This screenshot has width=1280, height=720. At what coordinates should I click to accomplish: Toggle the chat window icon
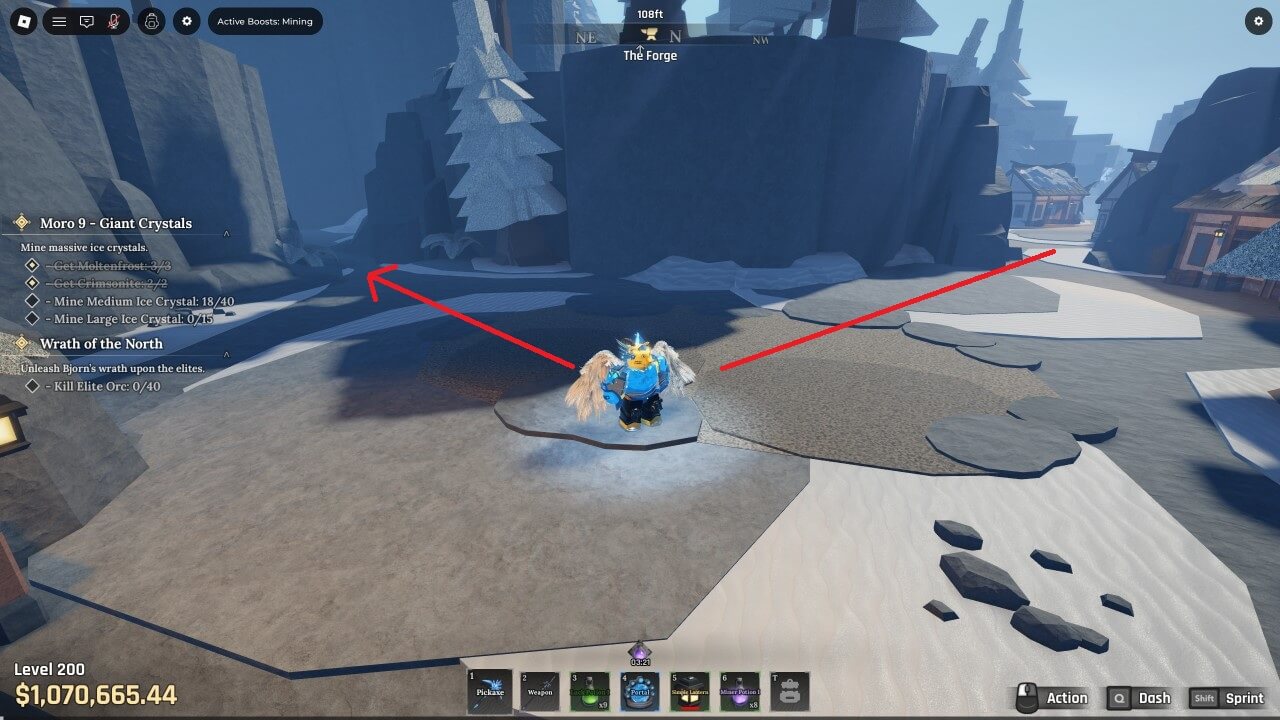pos(87,21)
